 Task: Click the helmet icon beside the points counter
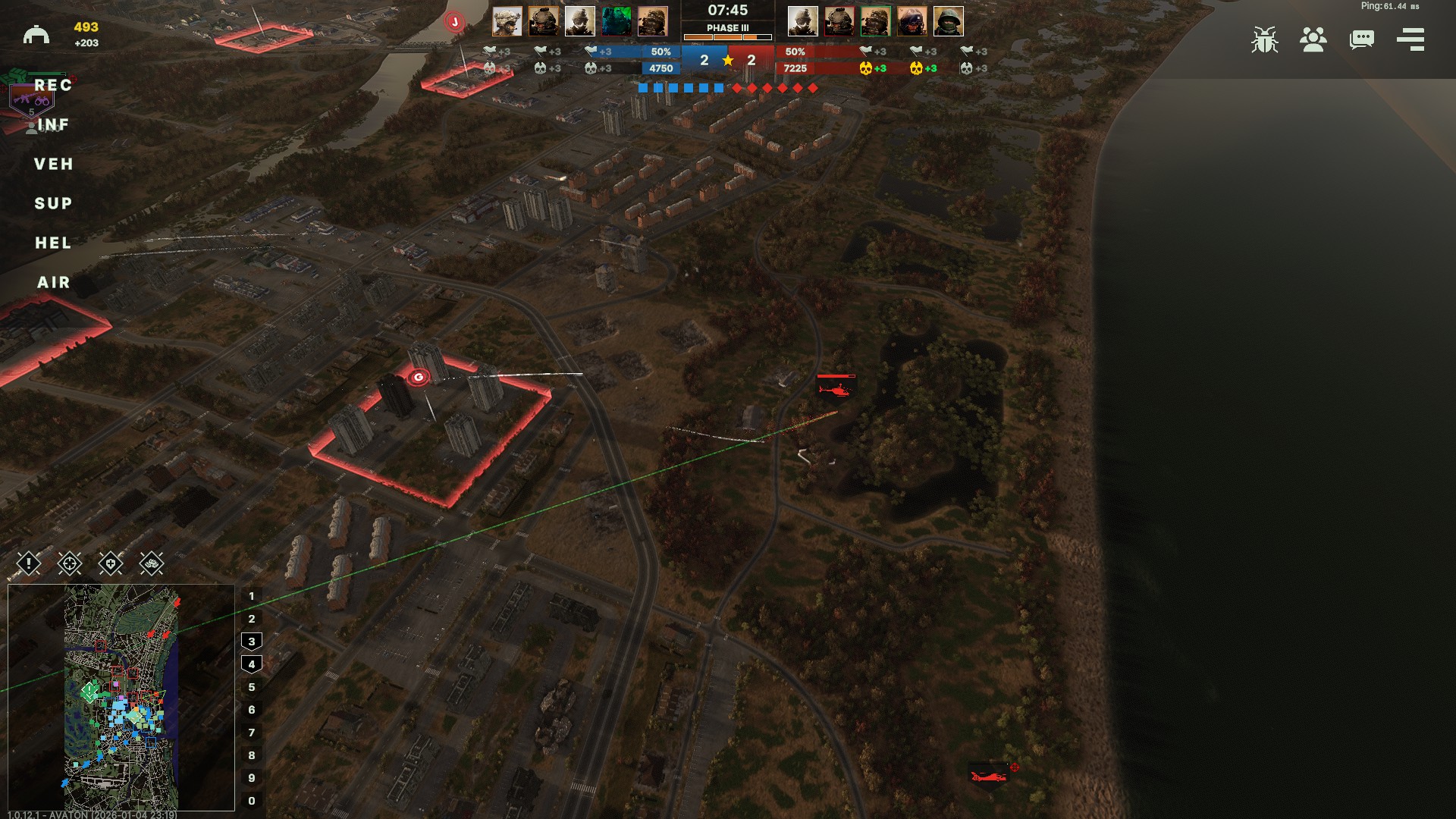click(x=36, y=35)
